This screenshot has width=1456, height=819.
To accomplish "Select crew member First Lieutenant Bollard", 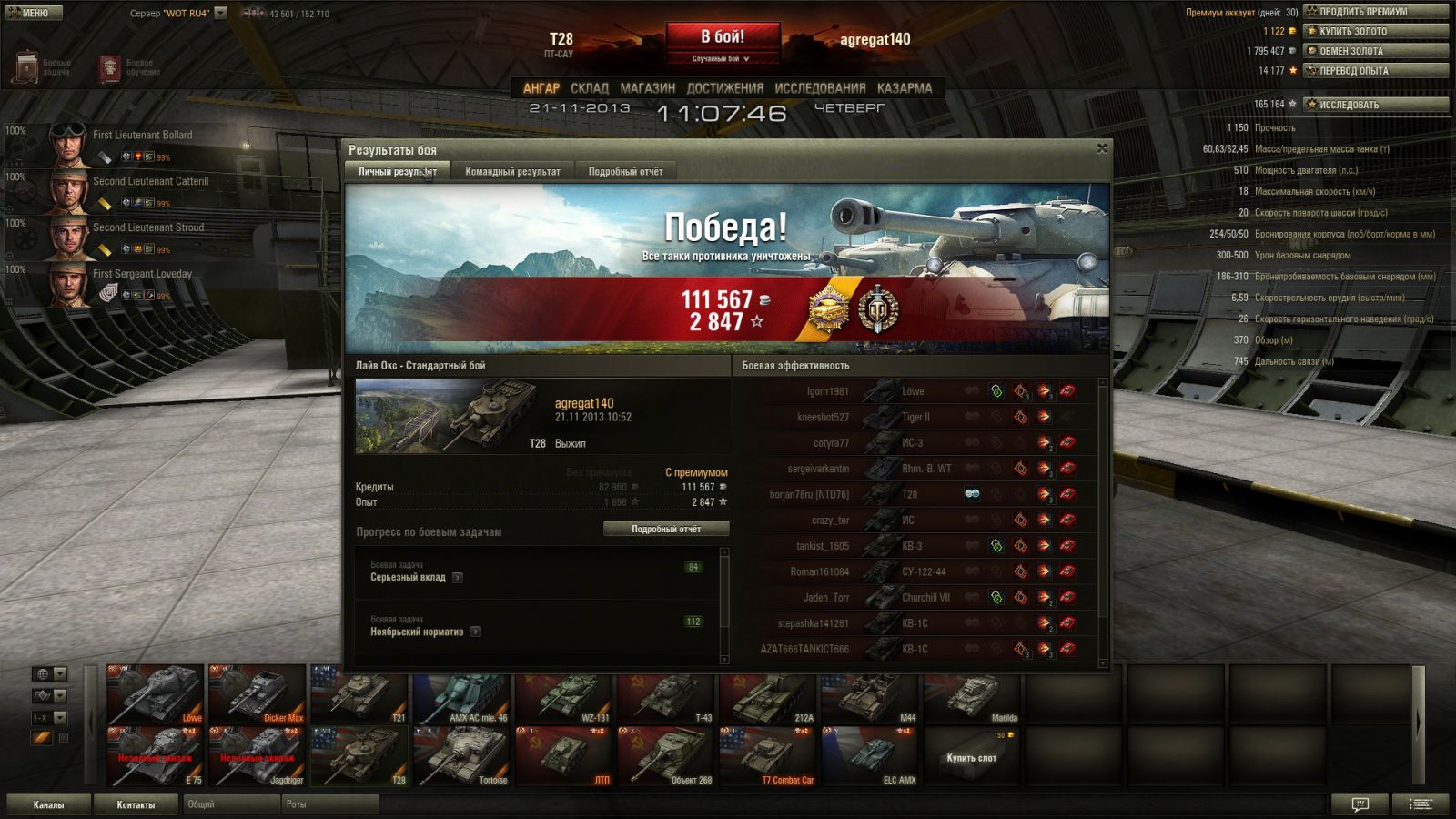I will (x=142, y=135).
